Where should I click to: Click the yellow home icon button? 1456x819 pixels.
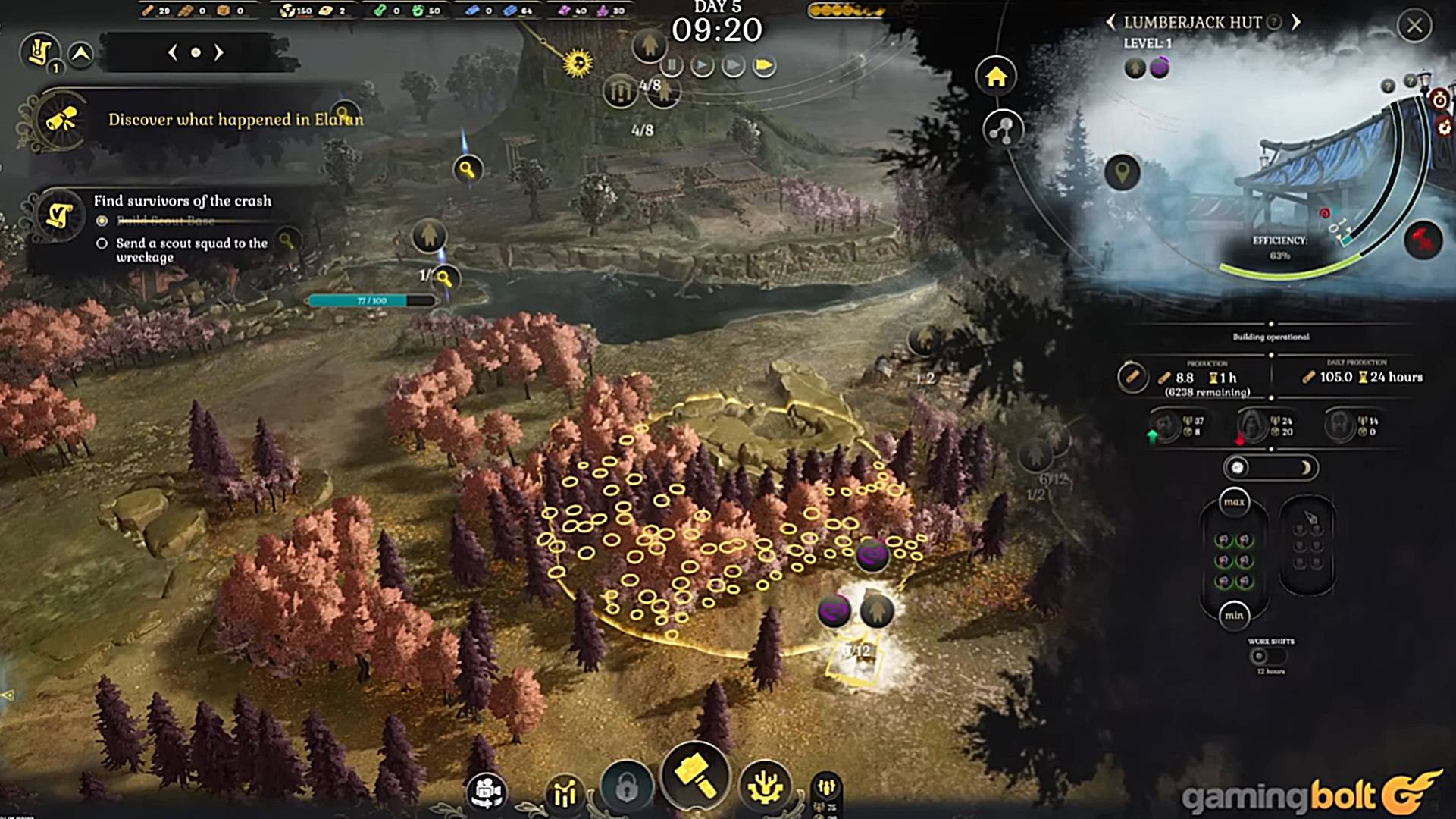pyautogui.click(x=995, y=77)
